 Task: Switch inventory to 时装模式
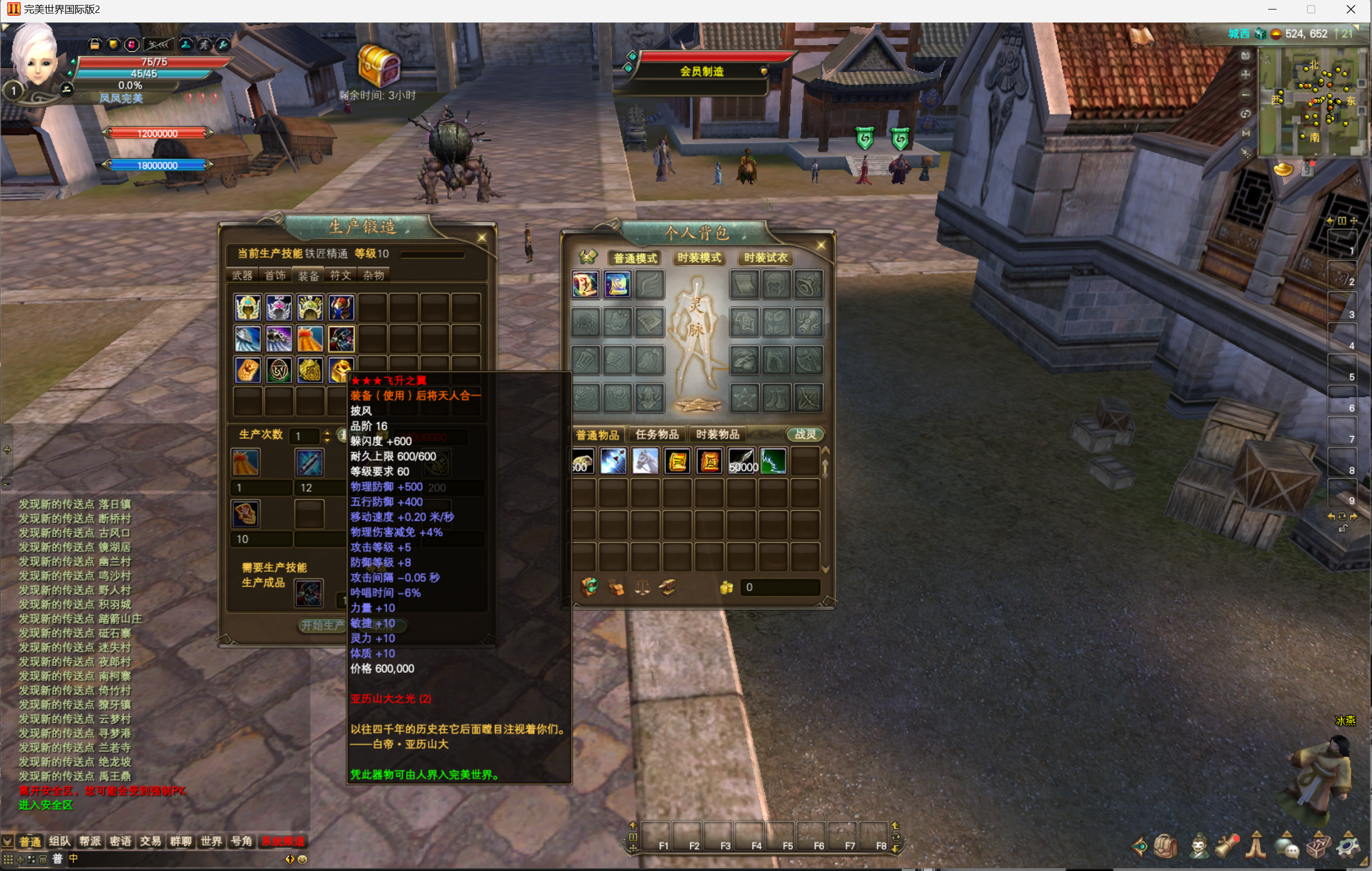tap(699, 258)
